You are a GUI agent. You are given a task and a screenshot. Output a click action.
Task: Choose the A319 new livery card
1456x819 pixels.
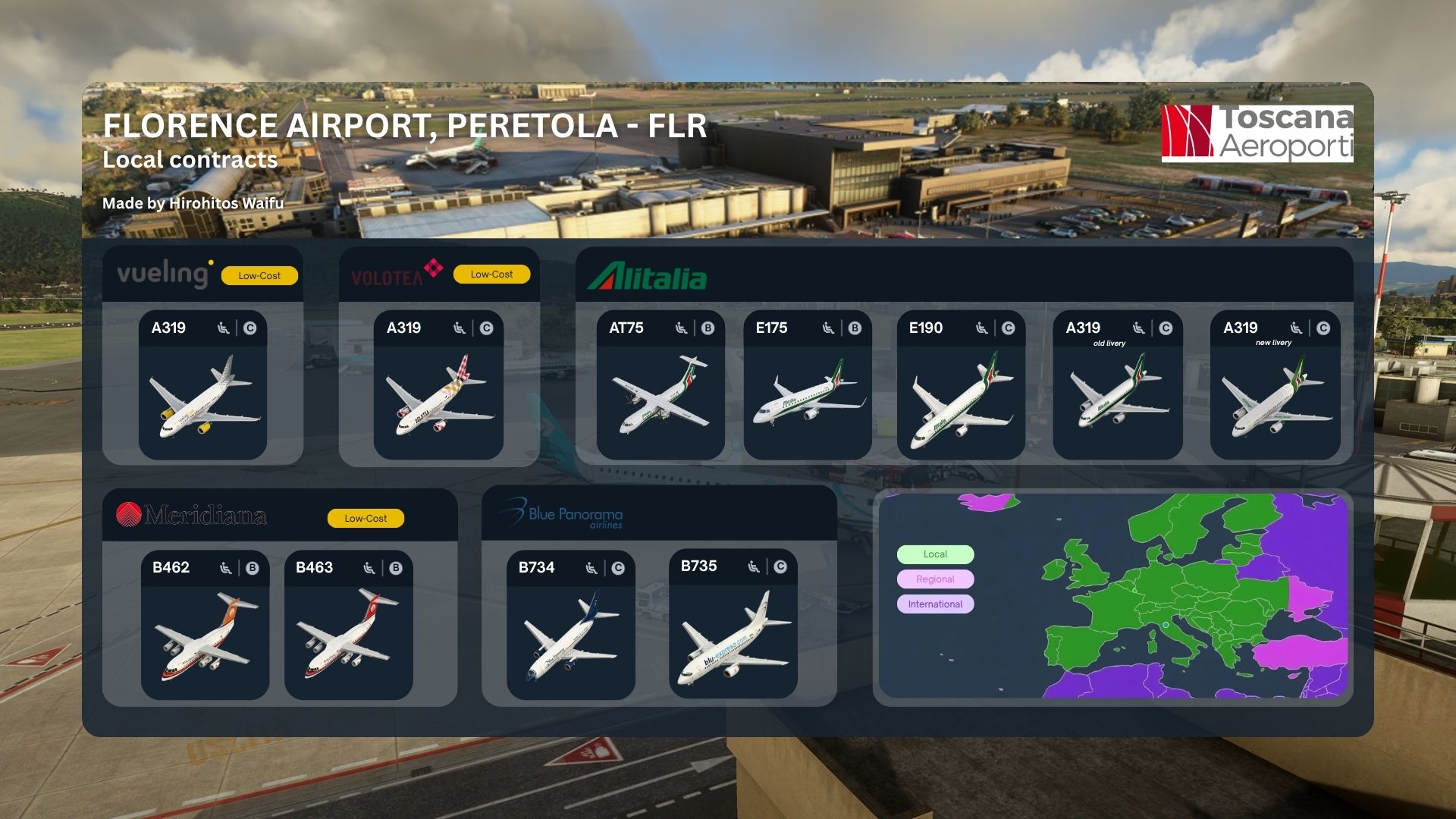(1275, 385)
